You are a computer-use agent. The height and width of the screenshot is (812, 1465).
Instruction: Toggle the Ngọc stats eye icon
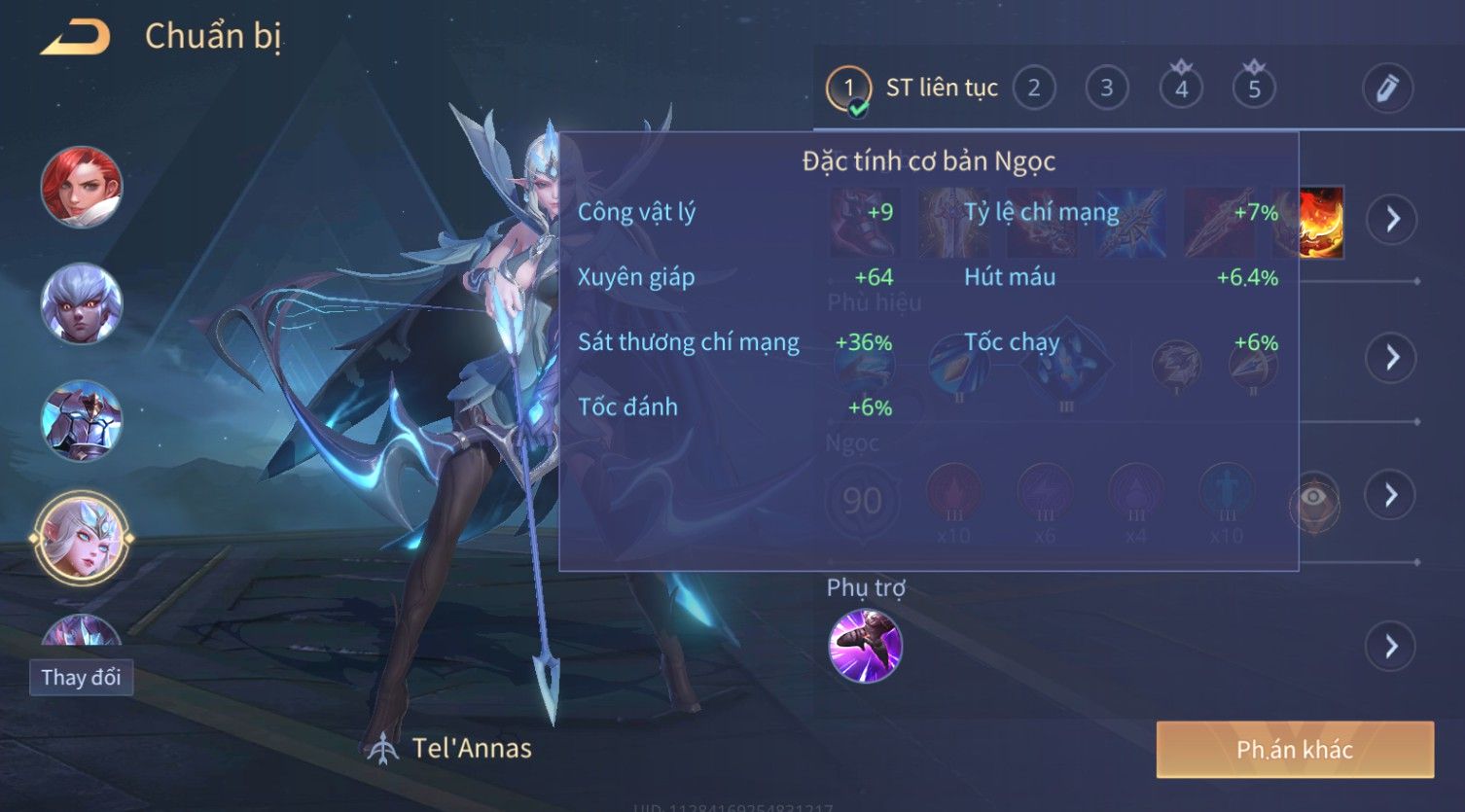click(x=1314, y=498)
